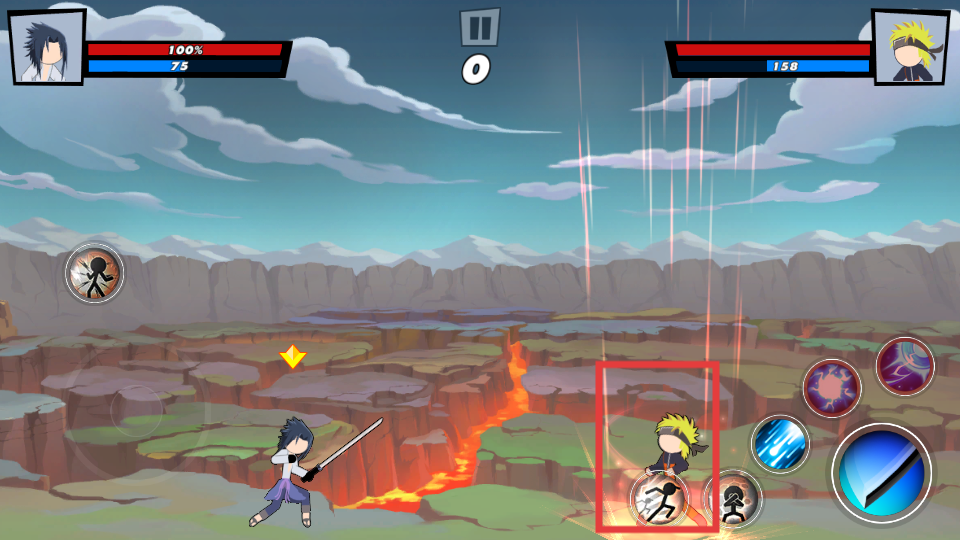Image resolution: width=960 pixels, height=540 pixels.
Task: Trigger the purple swirling slash skill
Action: click(x=905, y=366)
